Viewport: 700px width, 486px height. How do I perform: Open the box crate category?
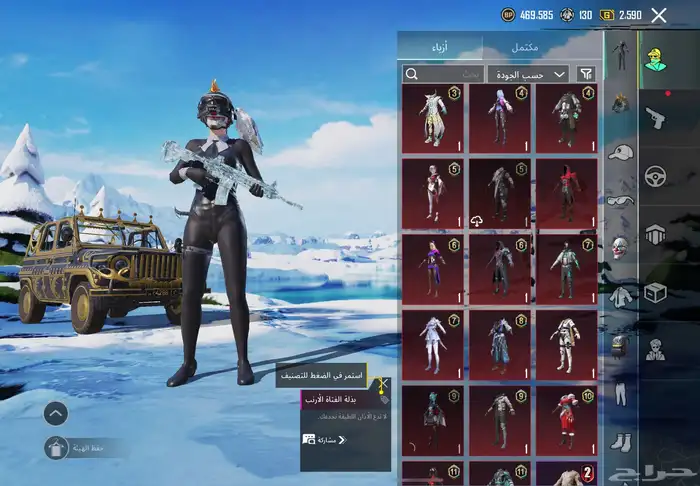[656, 293]
